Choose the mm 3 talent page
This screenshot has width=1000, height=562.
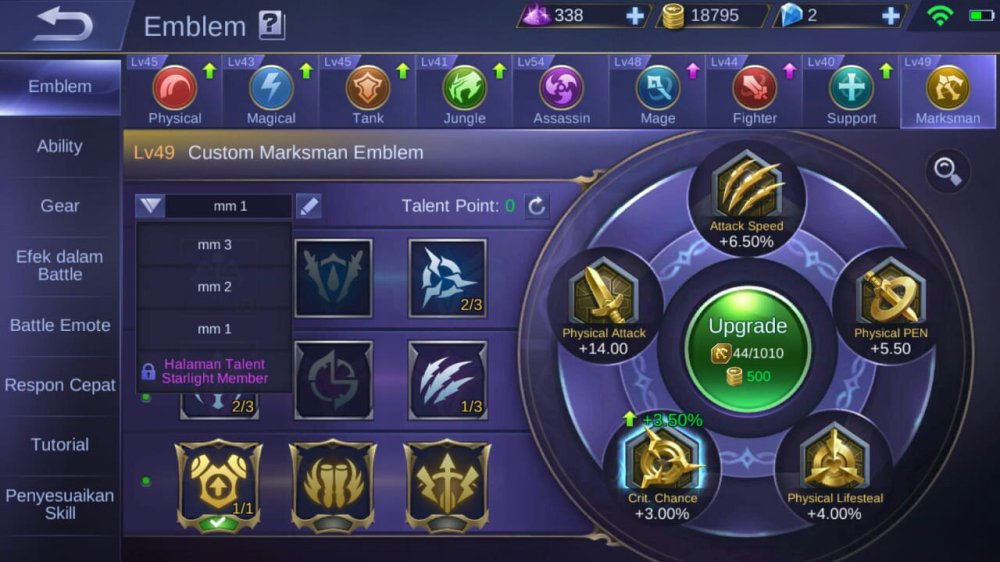click(x=214, y=245)
